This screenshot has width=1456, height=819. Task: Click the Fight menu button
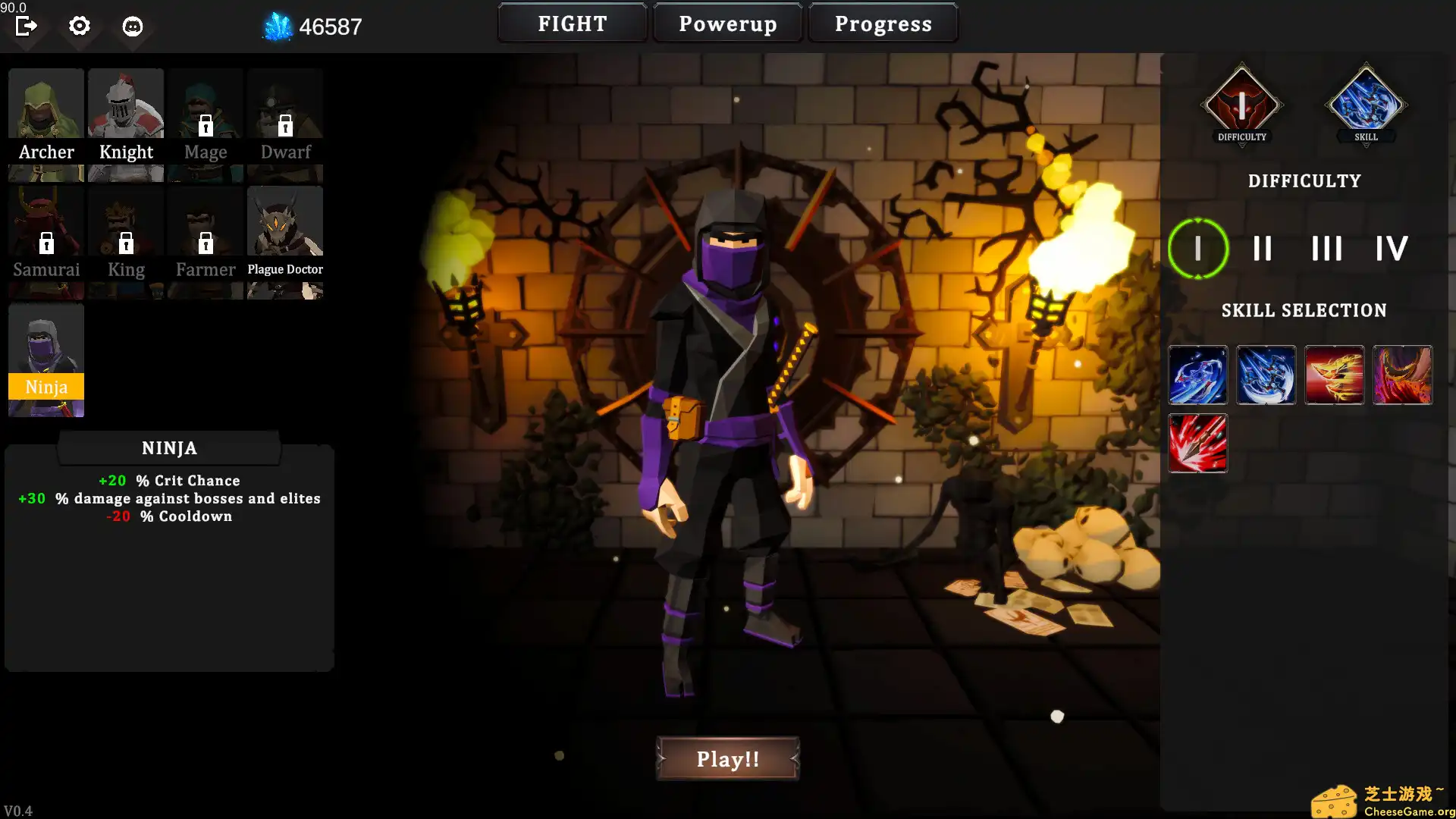point(572,23)
